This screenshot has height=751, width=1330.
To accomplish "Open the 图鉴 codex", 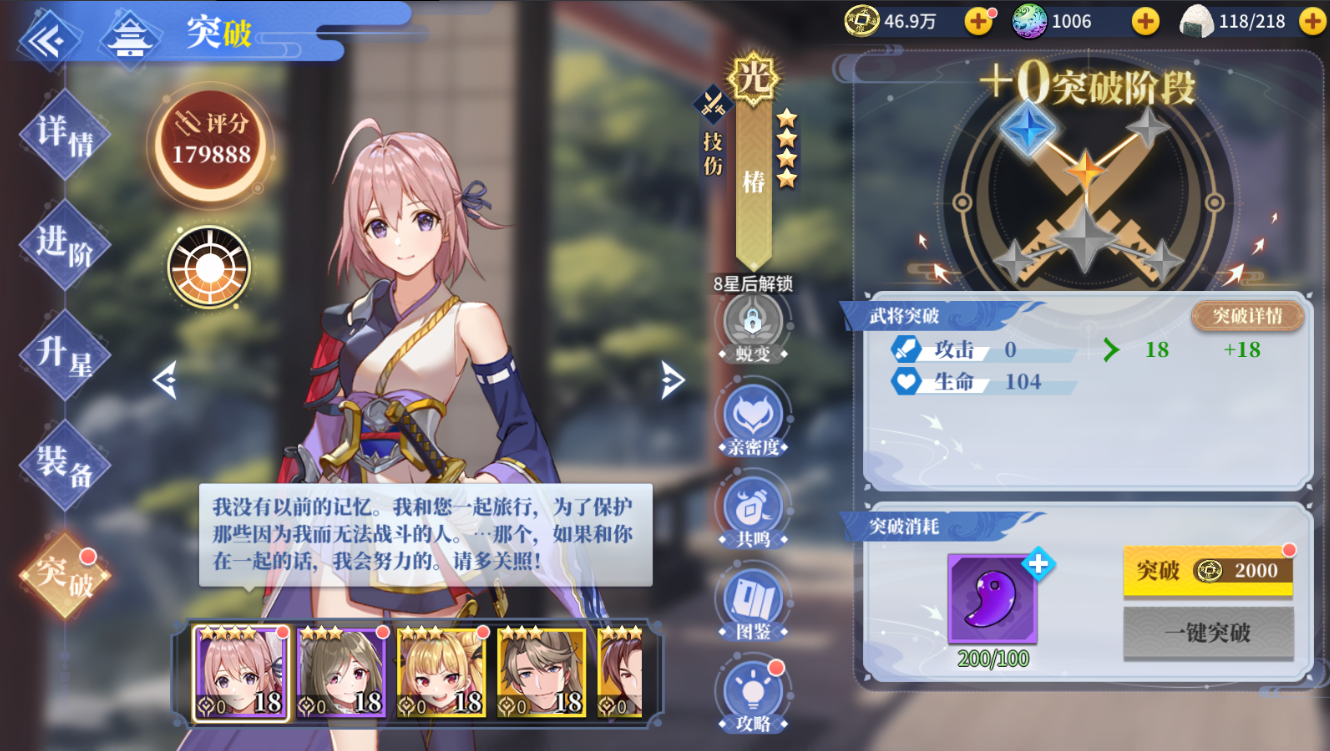I will [x=753, y=603].
